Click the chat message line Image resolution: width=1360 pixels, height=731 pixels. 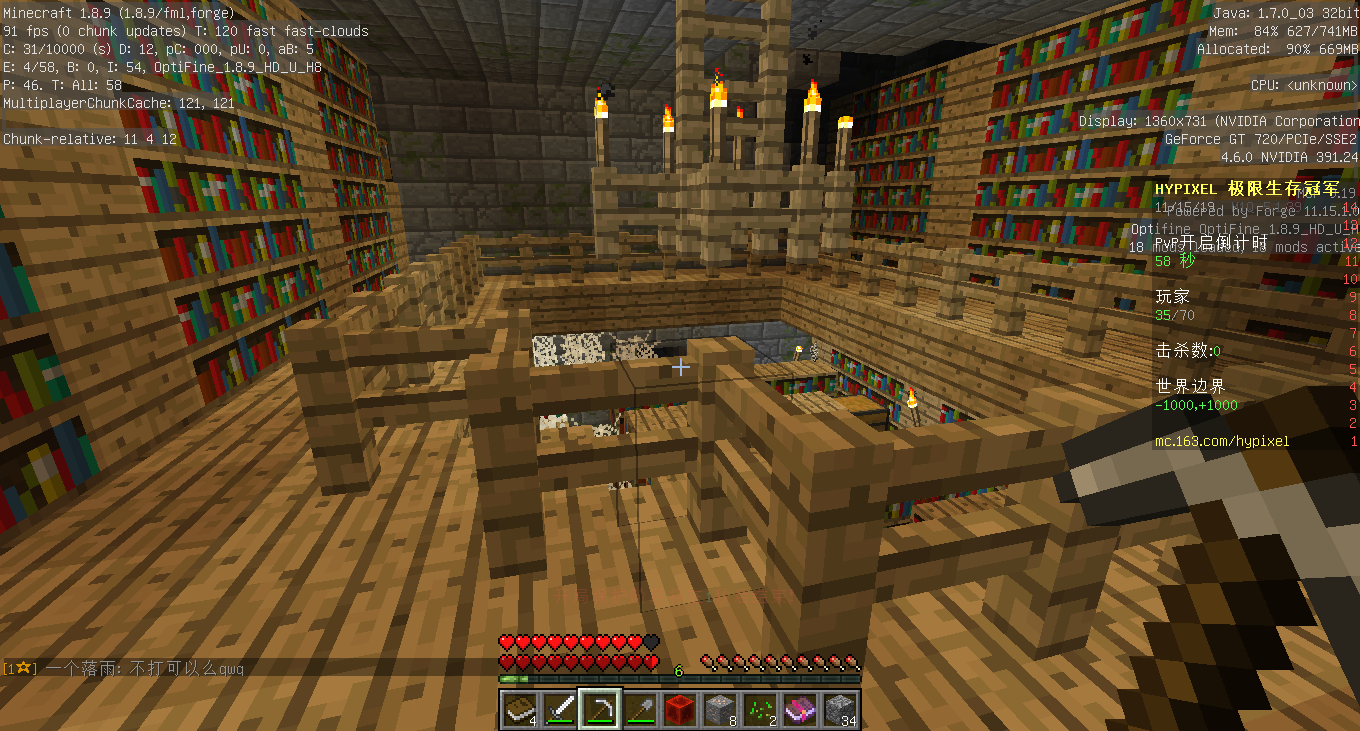tap(125, 668)
